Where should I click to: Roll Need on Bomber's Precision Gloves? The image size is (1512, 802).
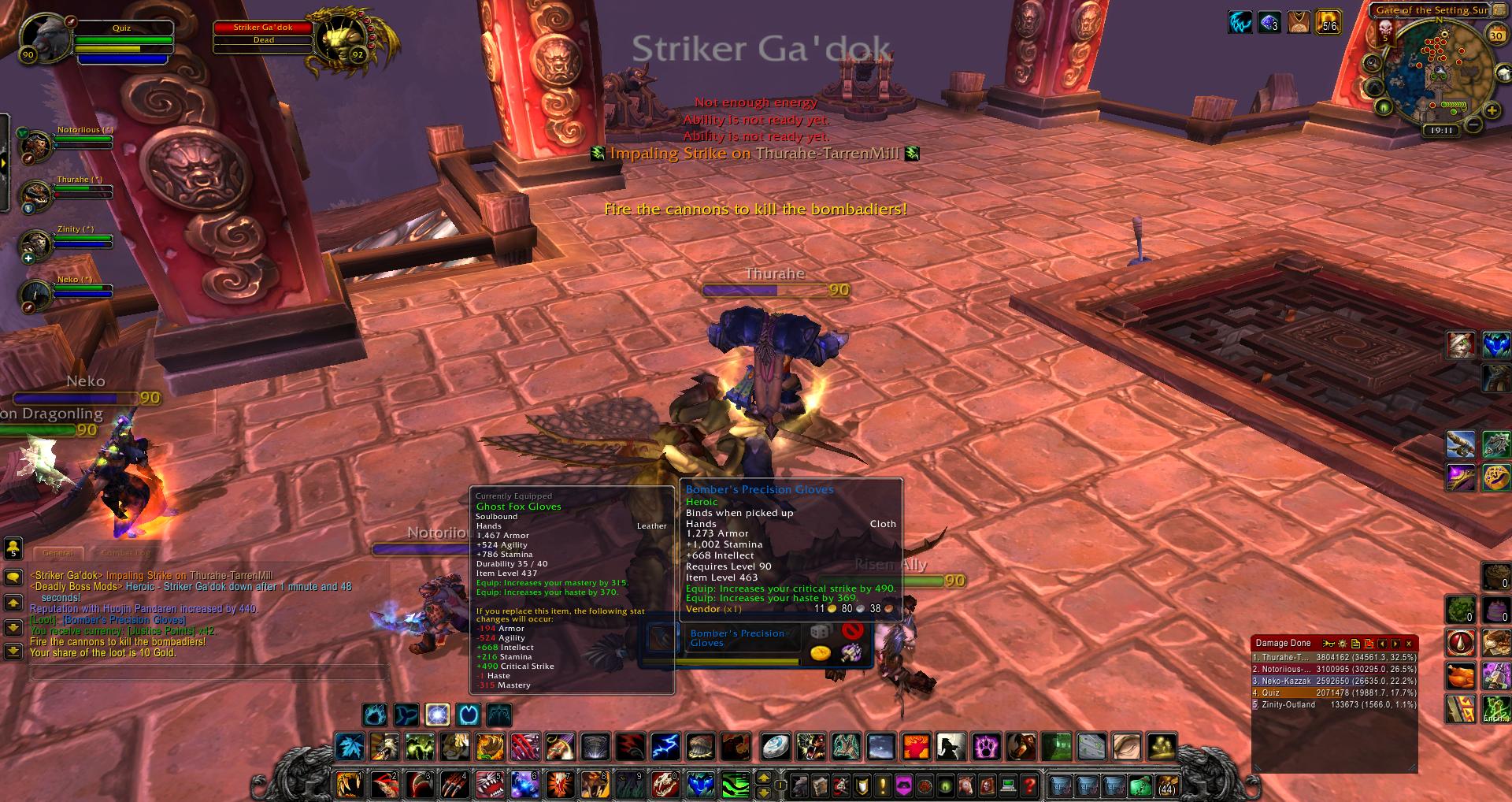(821, 632)
